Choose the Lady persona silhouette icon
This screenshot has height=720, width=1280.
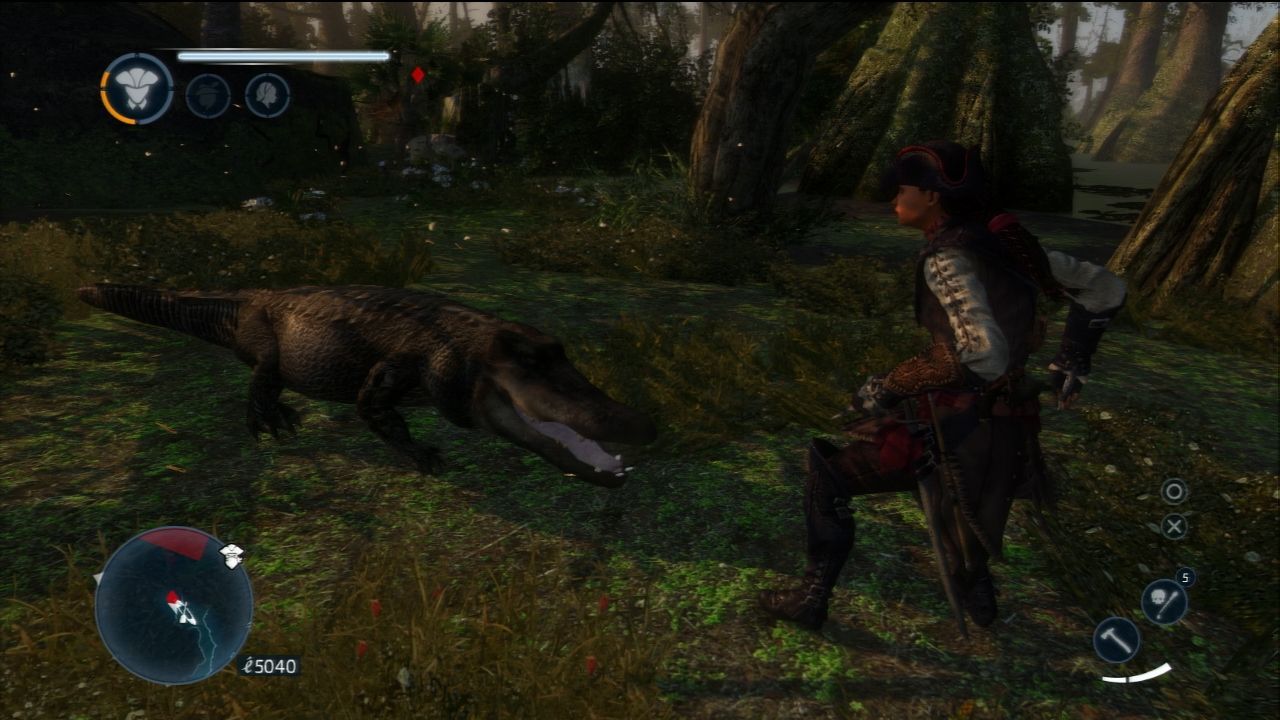point(268,96)
